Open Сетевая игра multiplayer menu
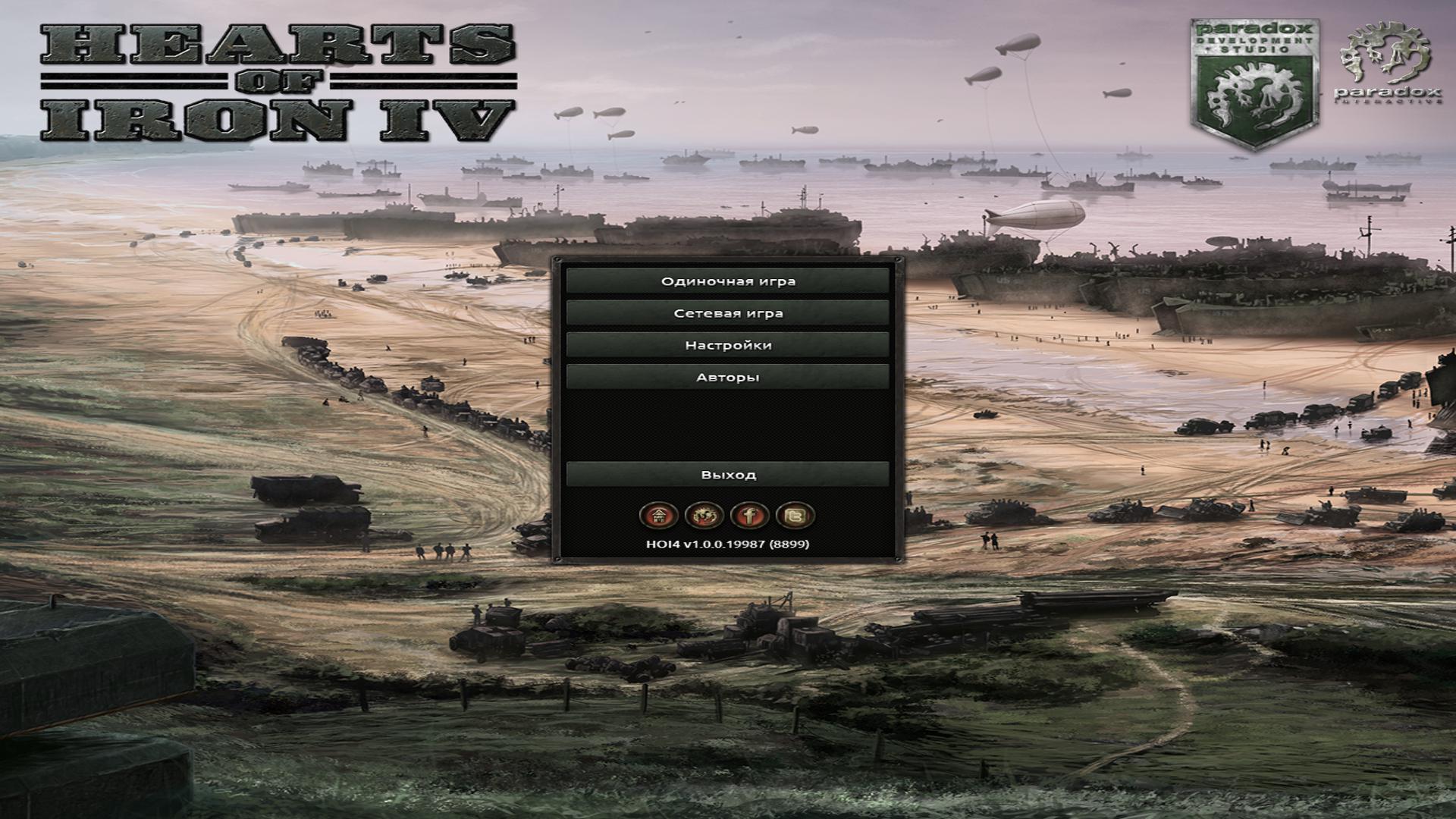The width and height of the screenshot is (1456, 819). [x=728, y=313]
